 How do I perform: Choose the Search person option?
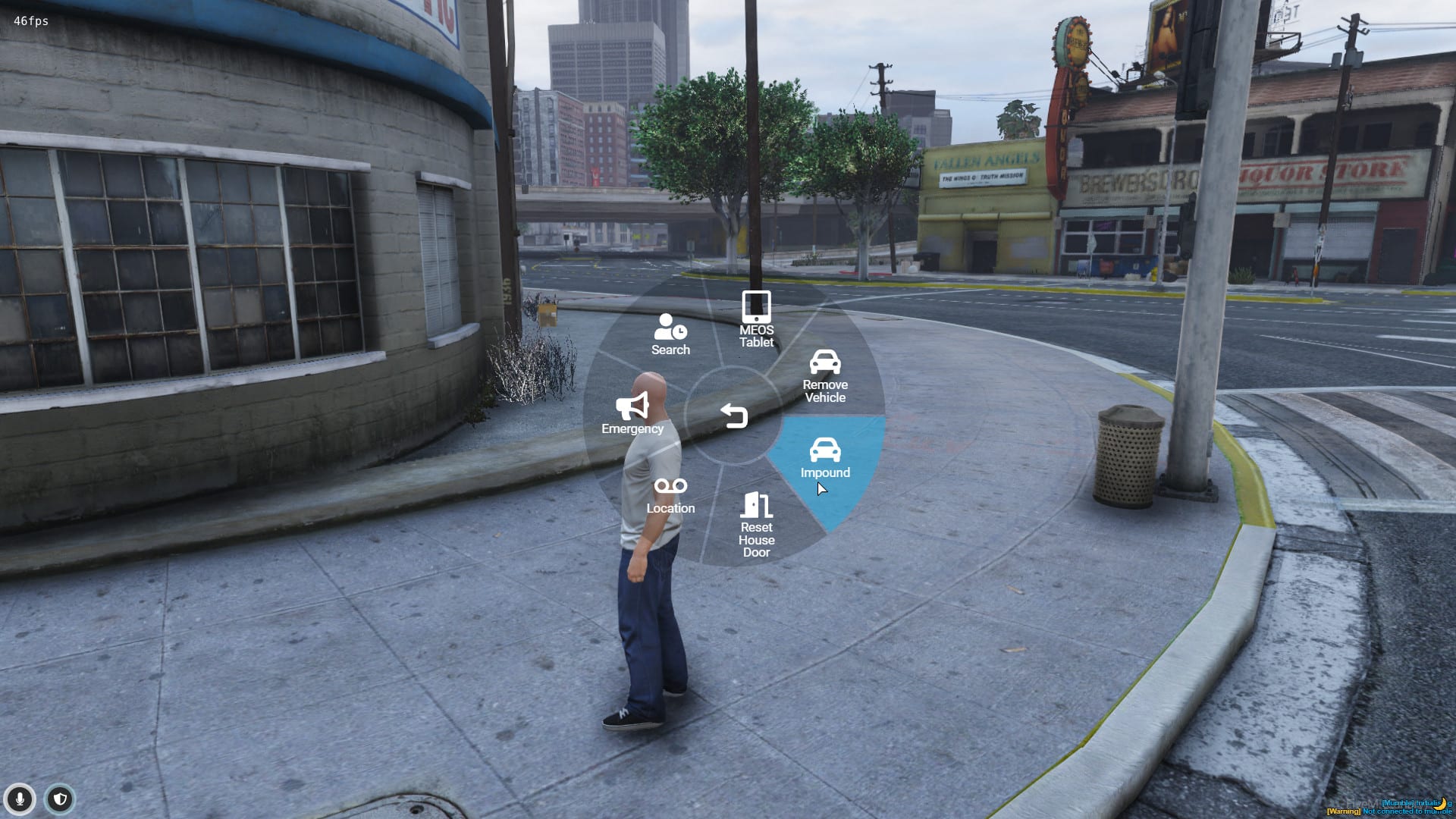click(670, 334)
